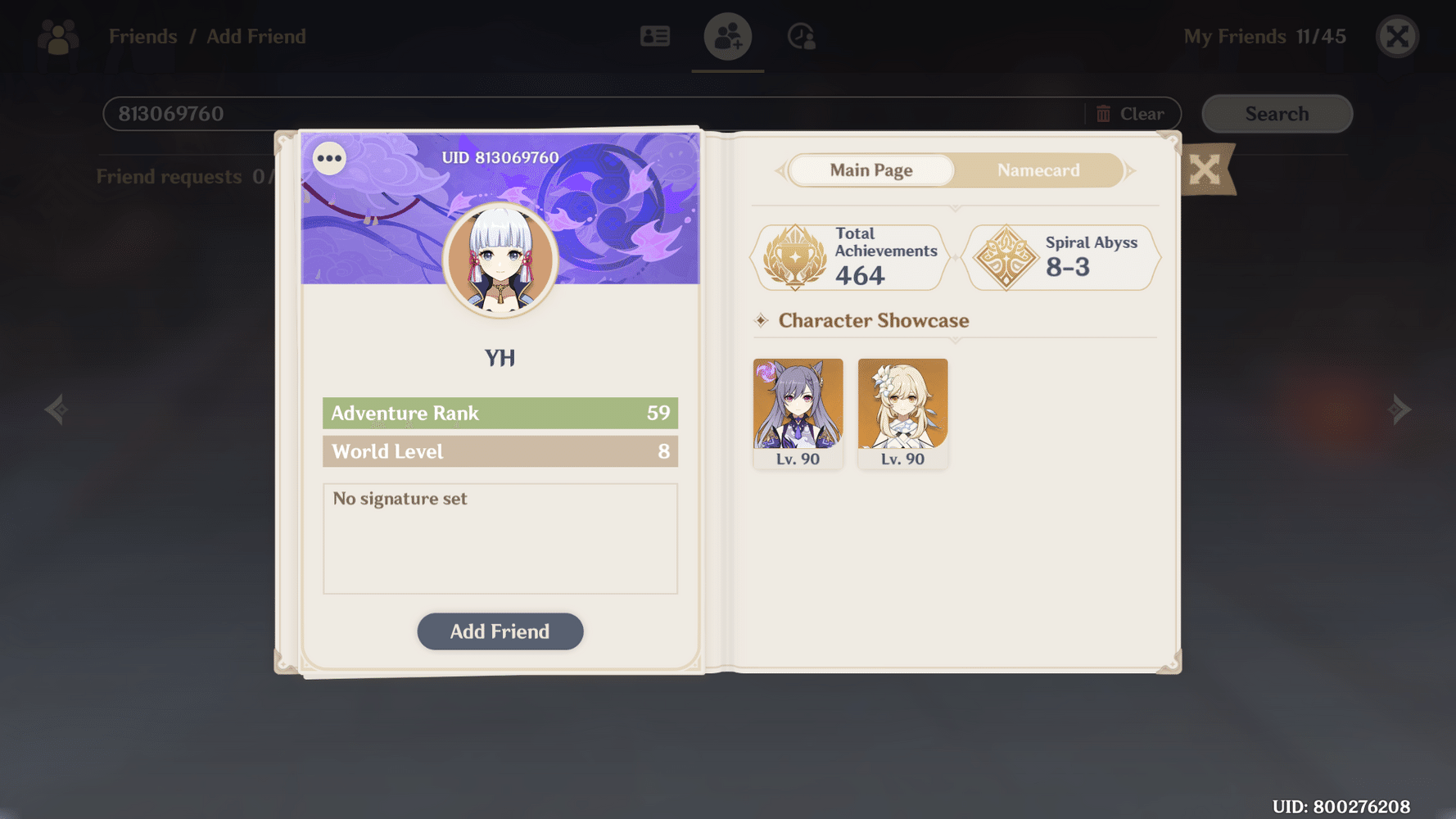1456x819 pixels.
Task: Click the right arrow beside Namecard
Action: point(1131,170)
